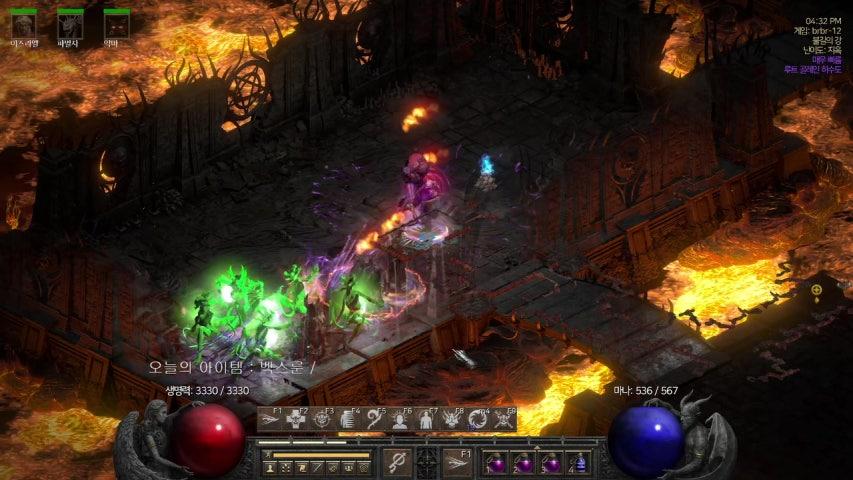Select the horned demon face skill icon
This screenshot has height=480, width=853.
[x=452, y=420]
